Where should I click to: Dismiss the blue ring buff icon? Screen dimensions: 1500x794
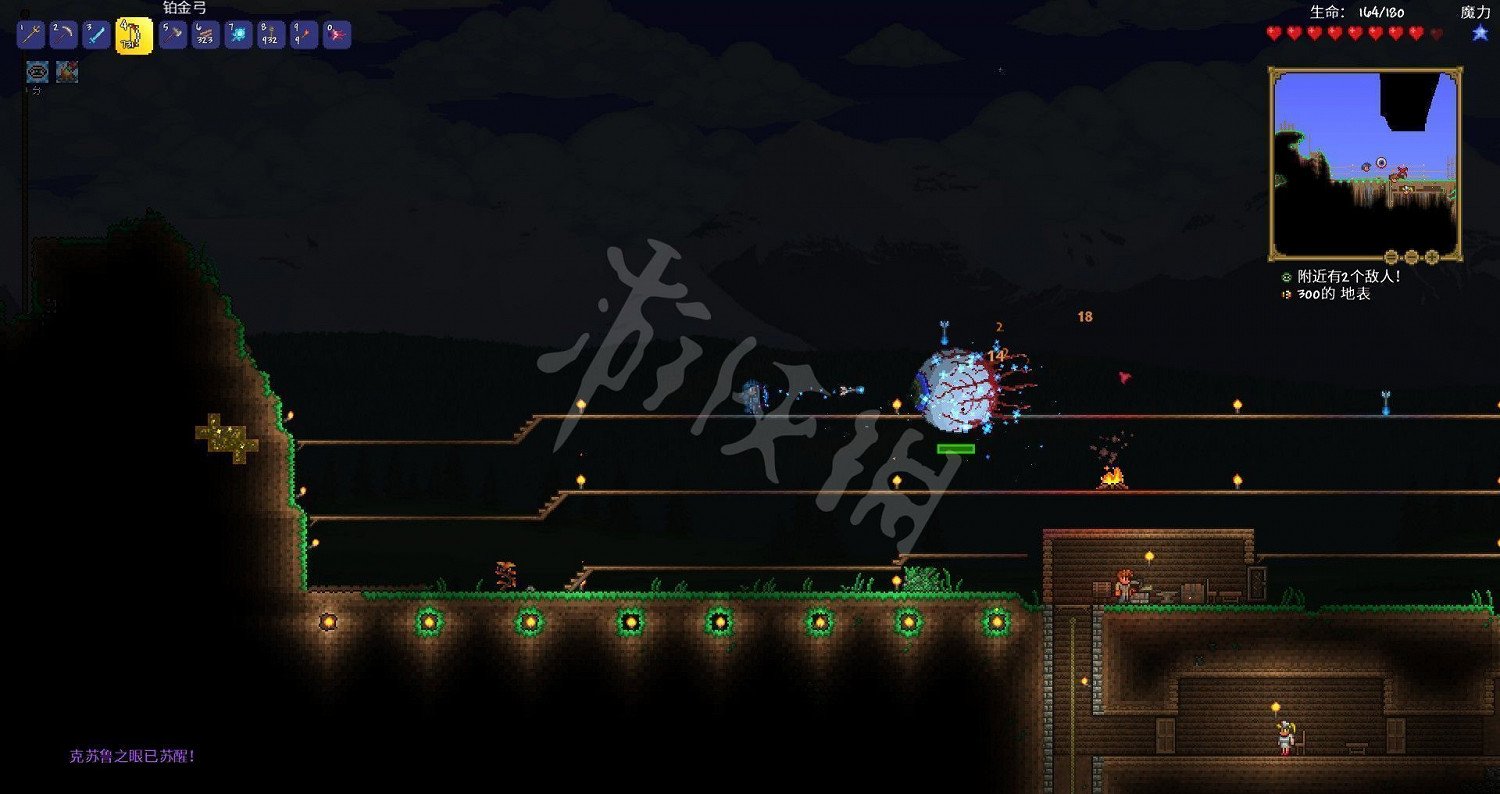[36, 71]
